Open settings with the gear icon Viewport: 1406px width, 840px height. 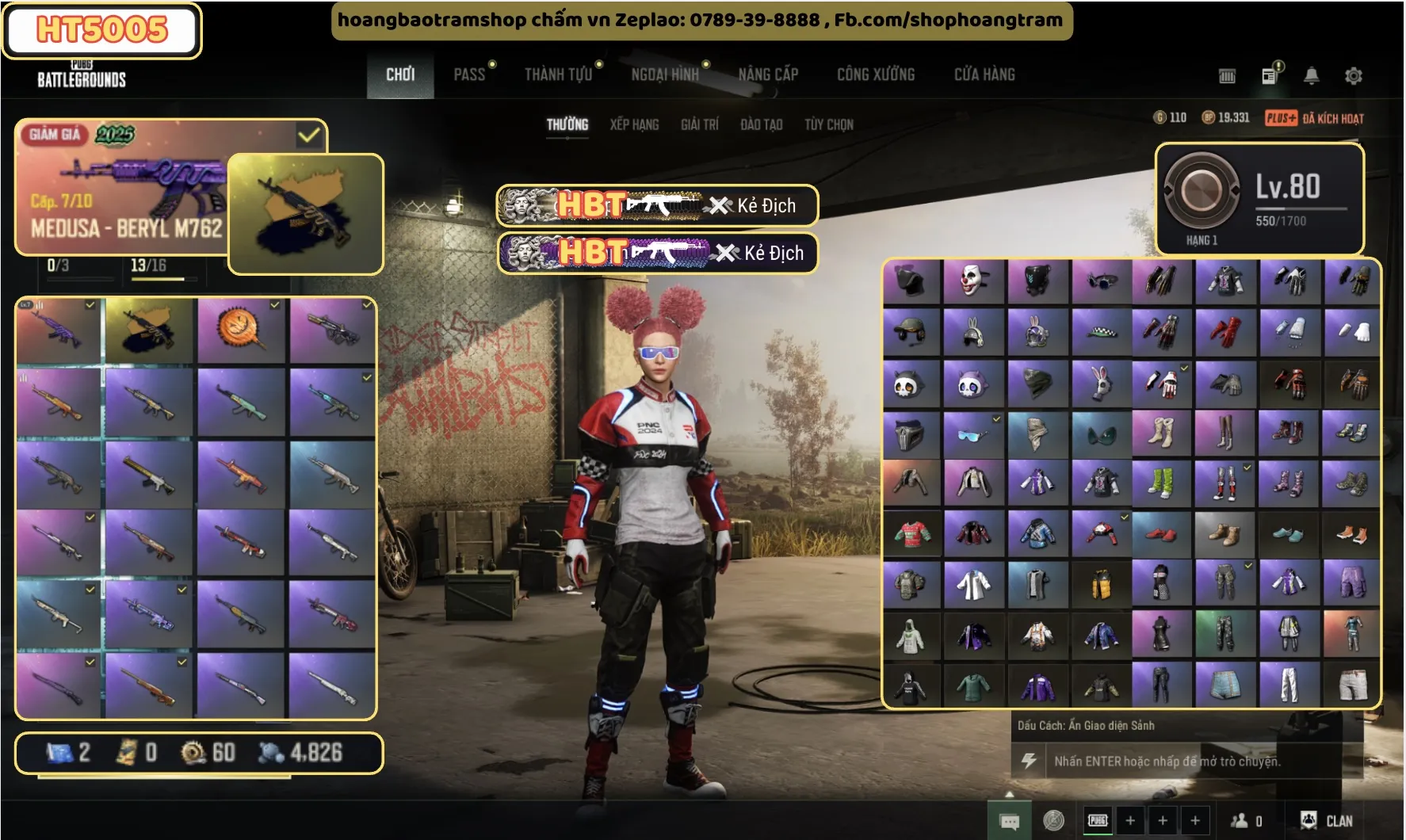click(x=1354, y=76)
